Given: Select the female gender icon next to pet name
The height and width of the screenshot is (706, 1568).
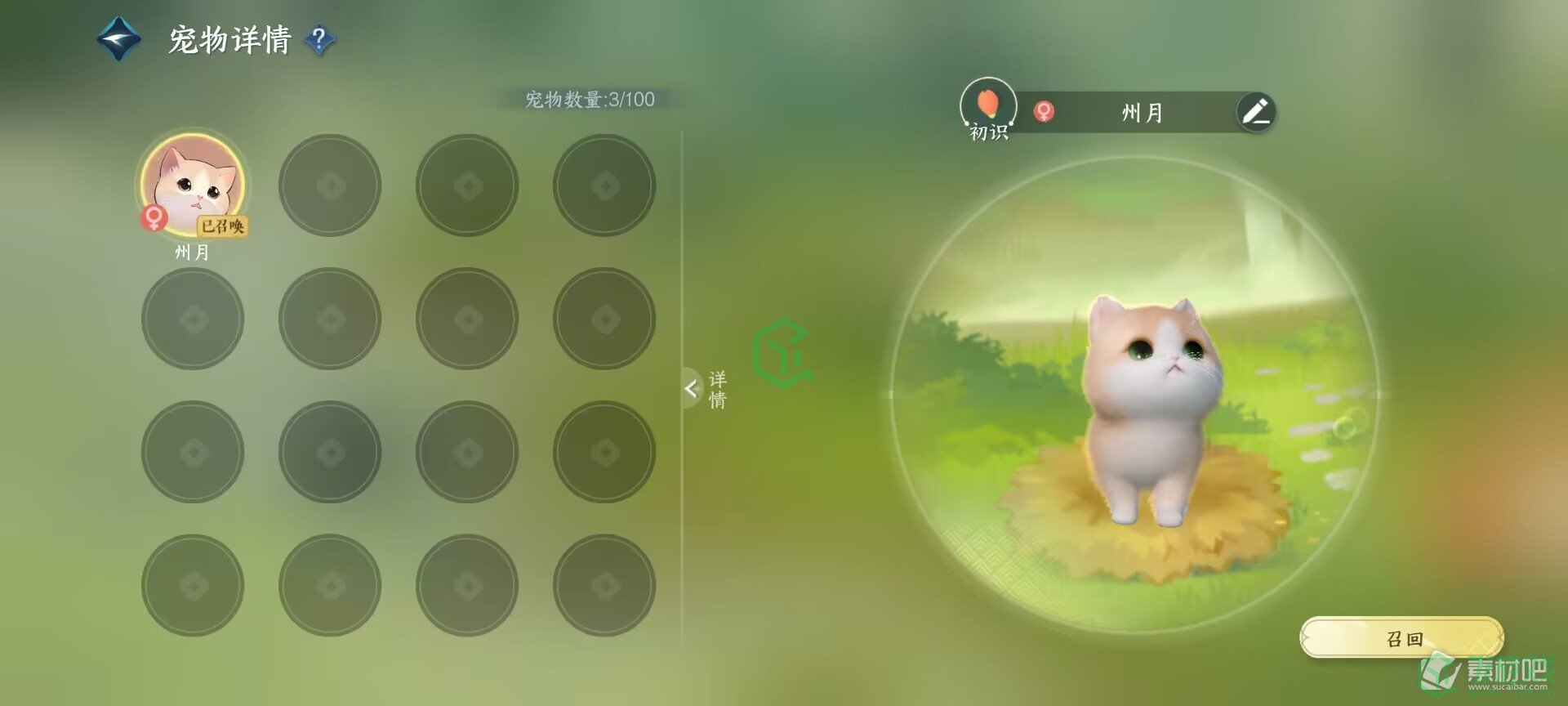Looking at the screenshot, I should point(1043,113).
